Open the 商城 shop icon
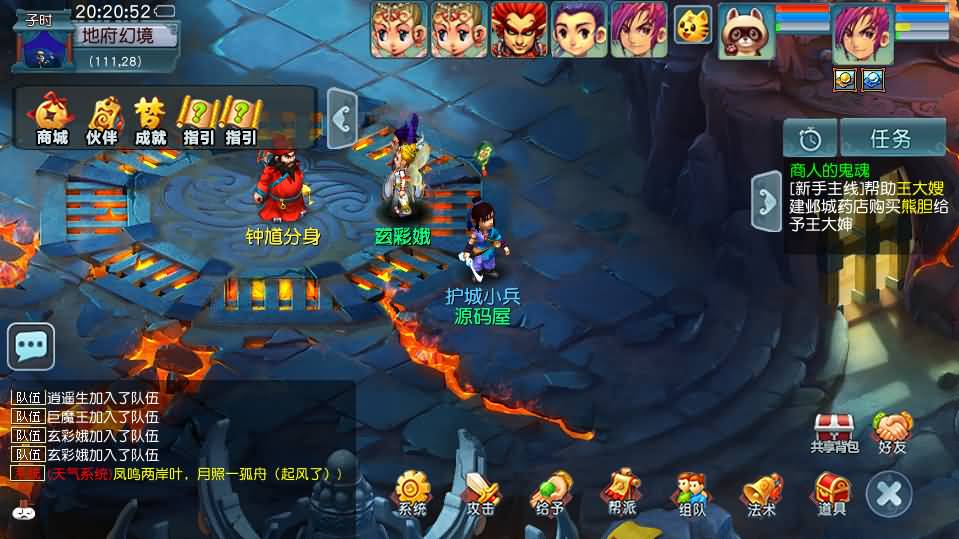 pos(51,119)
